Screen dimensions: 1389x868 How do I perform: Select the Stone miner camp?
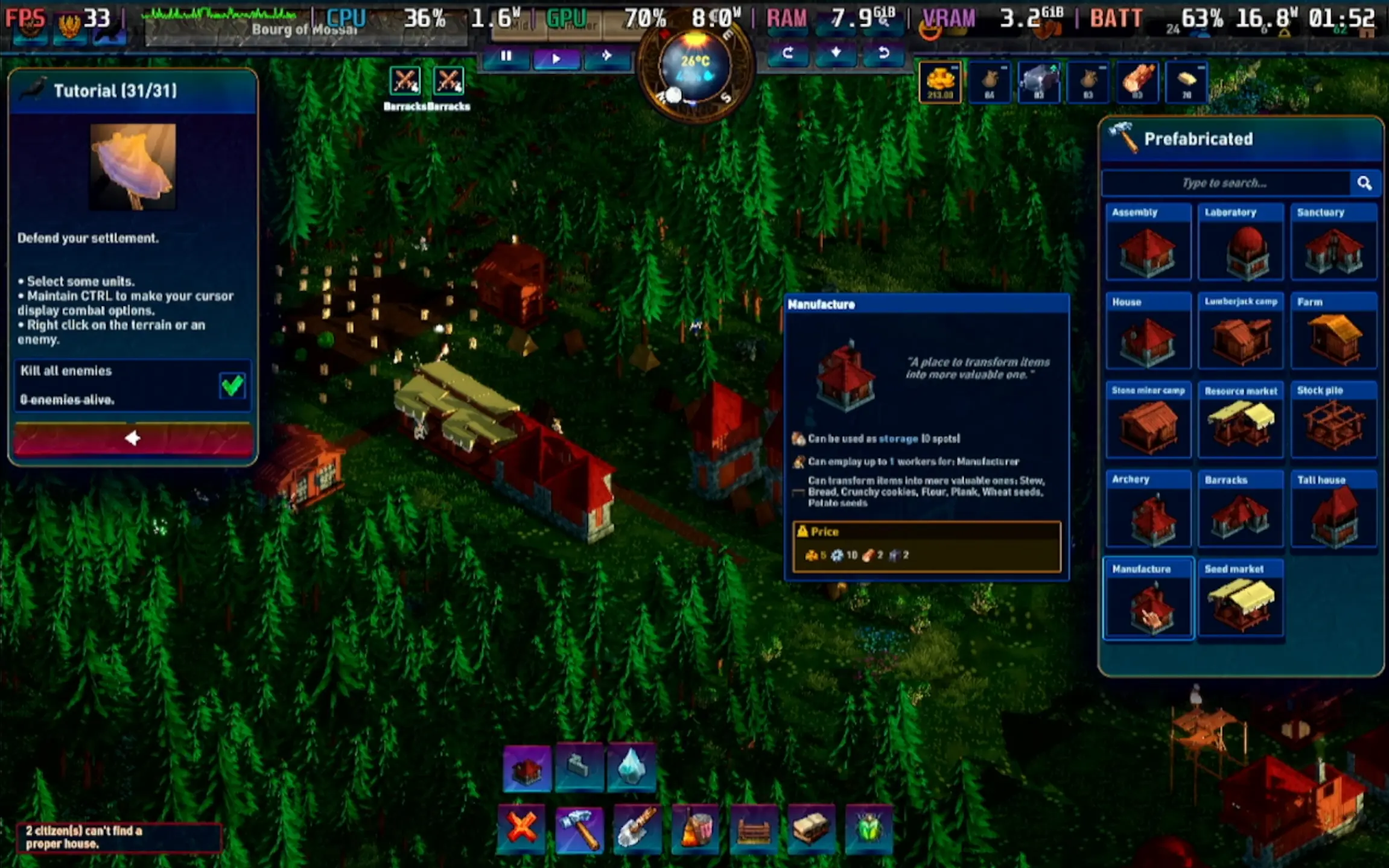click(x=1148, y=420)
